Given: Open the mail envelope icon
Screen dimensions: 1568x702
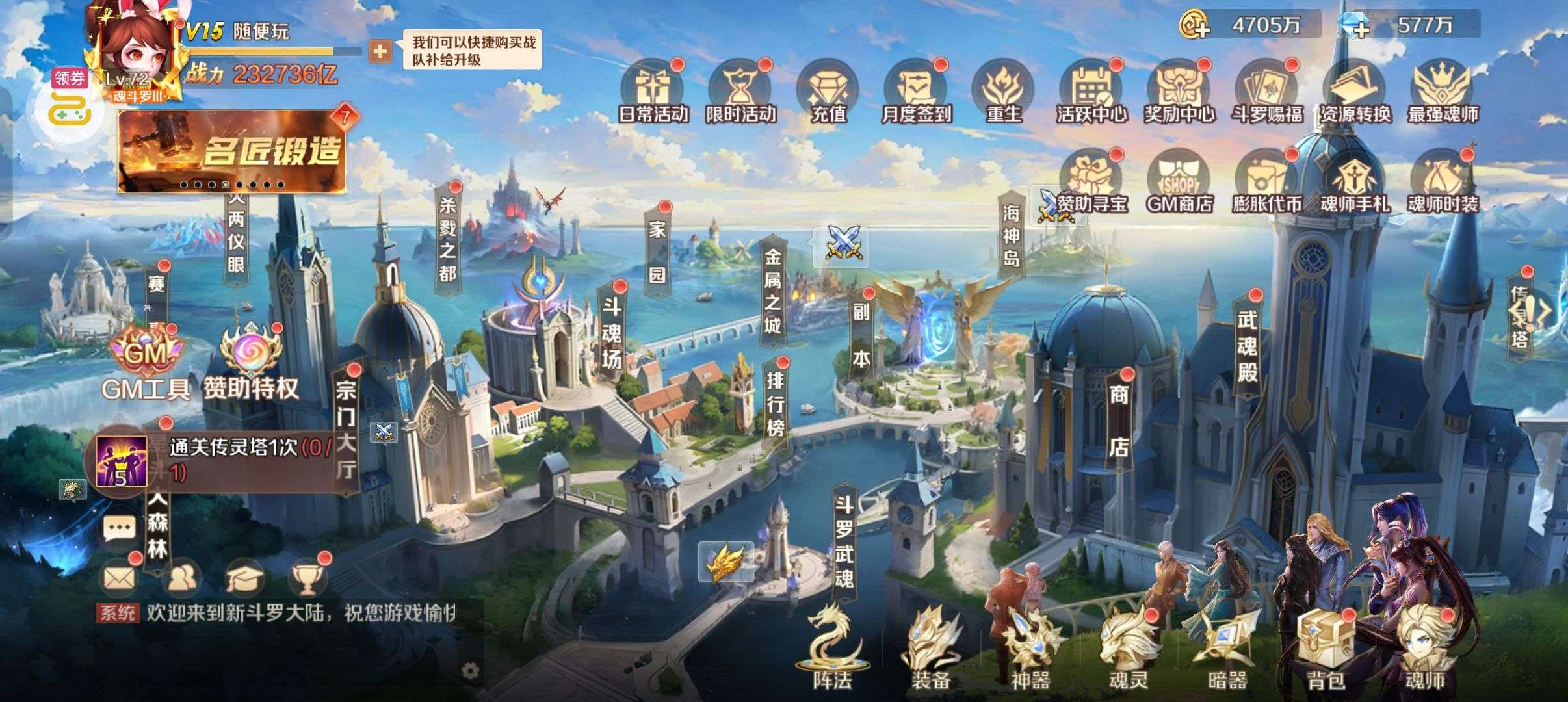Looking at the screenshot, I should [x=120, y=577].
